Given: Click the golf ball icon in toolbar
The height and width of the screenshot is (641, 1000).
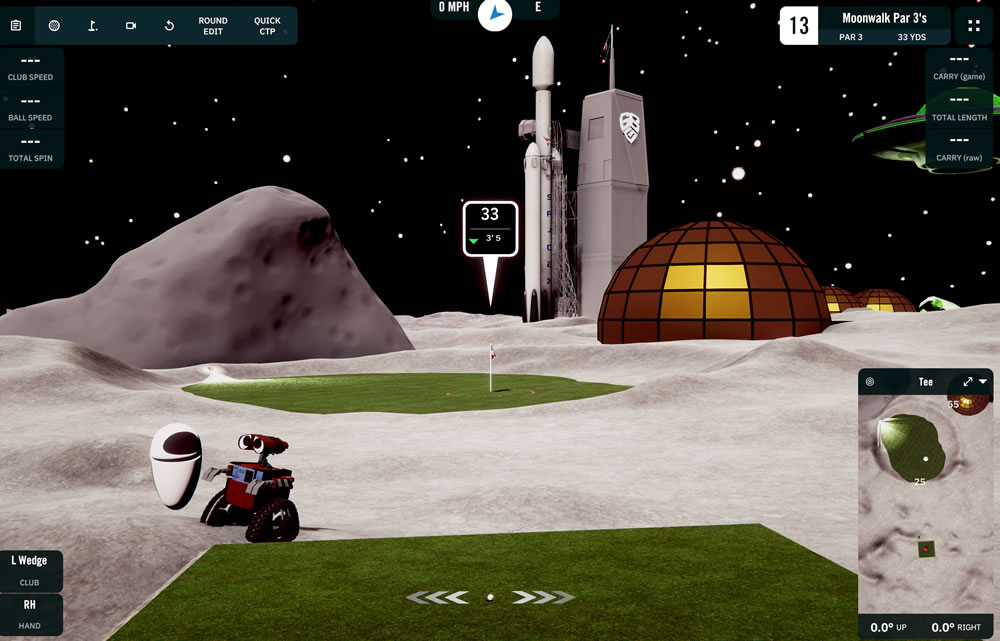Looking at the screenshot, I should coord(54,25).
